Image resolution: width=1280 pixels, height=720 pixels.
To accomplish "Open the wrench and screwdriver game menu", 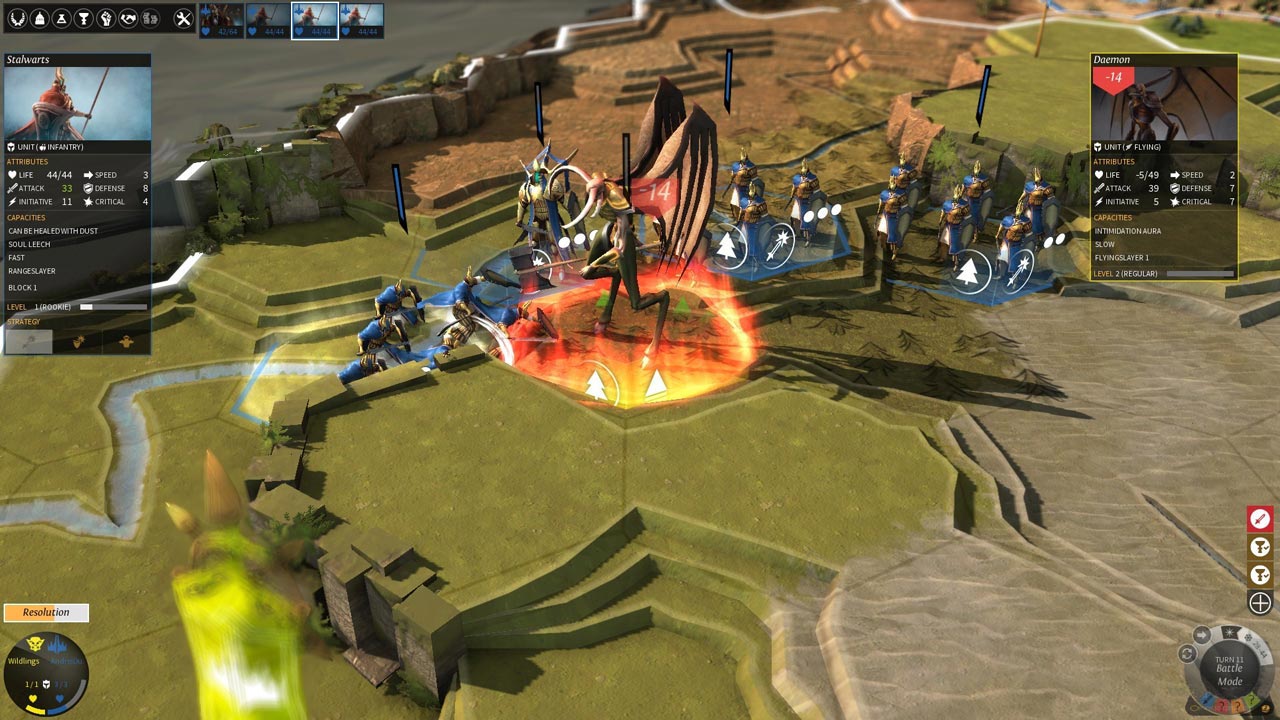I will pos(183,18).
